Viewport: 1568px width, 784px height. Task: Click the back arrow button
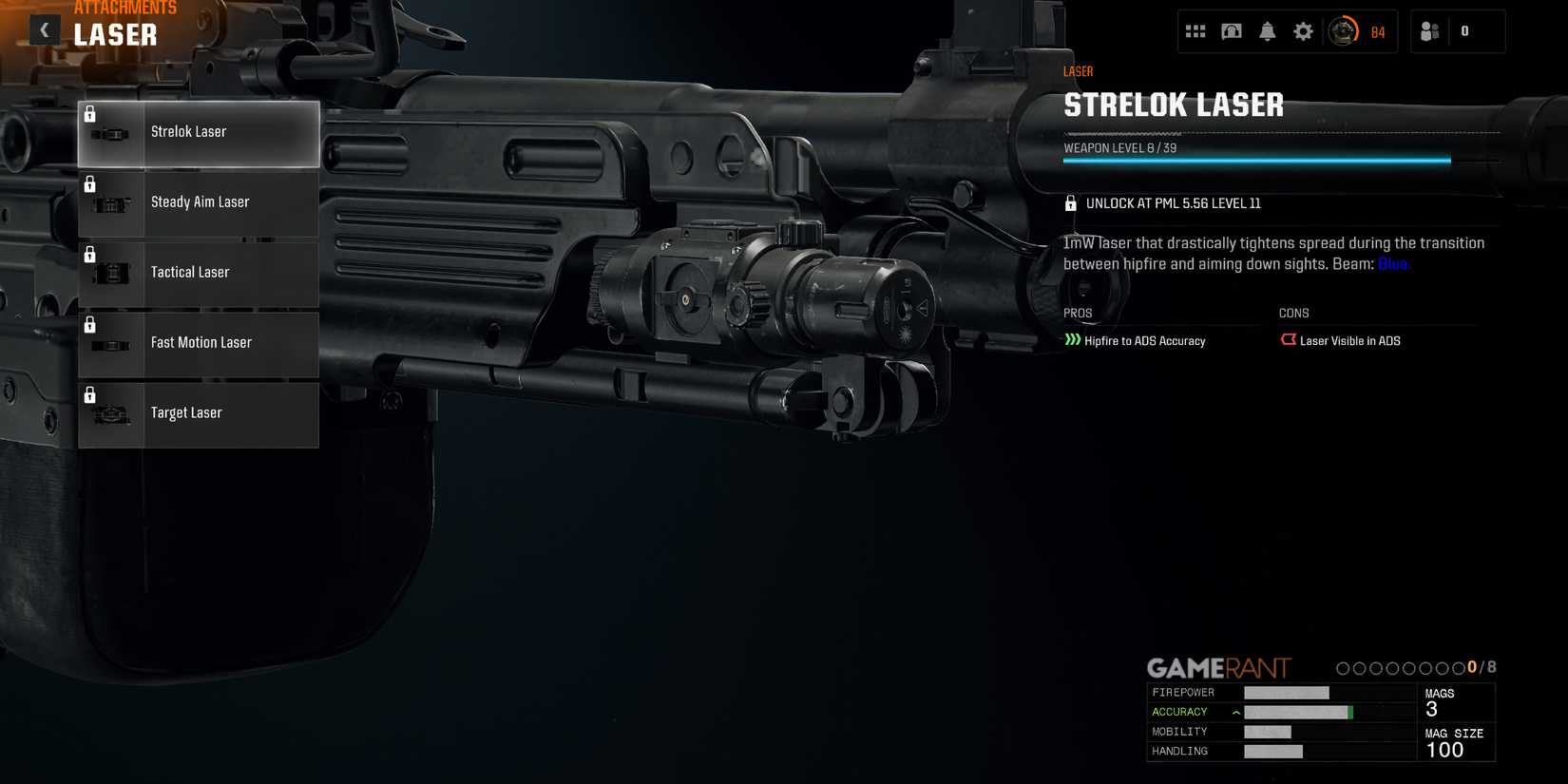click(44, 29)
